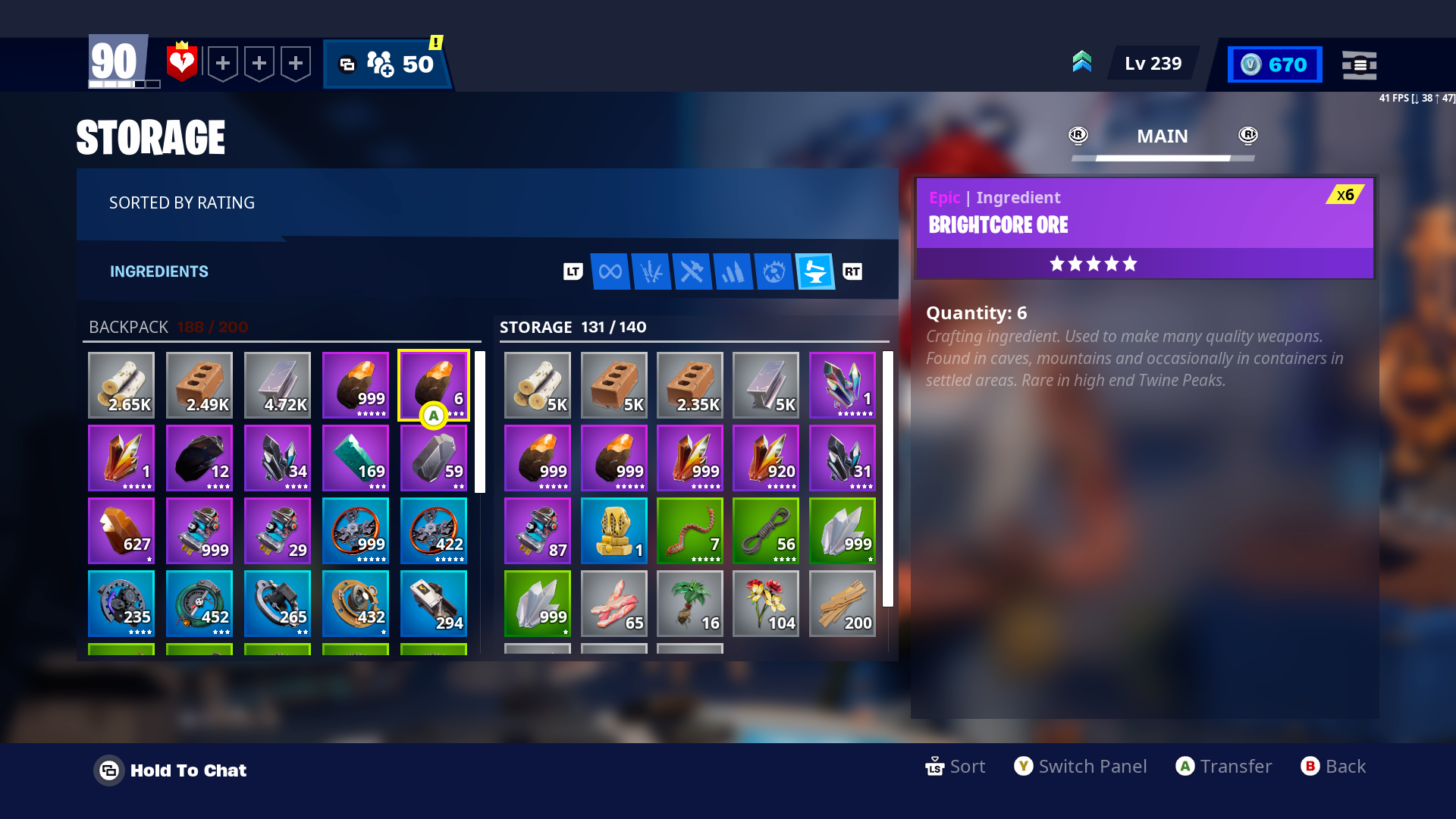Screen dimensions: 1456x819
Task: Open the INGREDIENTS category header
Action: pyautogui.click(x=159, y=271)
